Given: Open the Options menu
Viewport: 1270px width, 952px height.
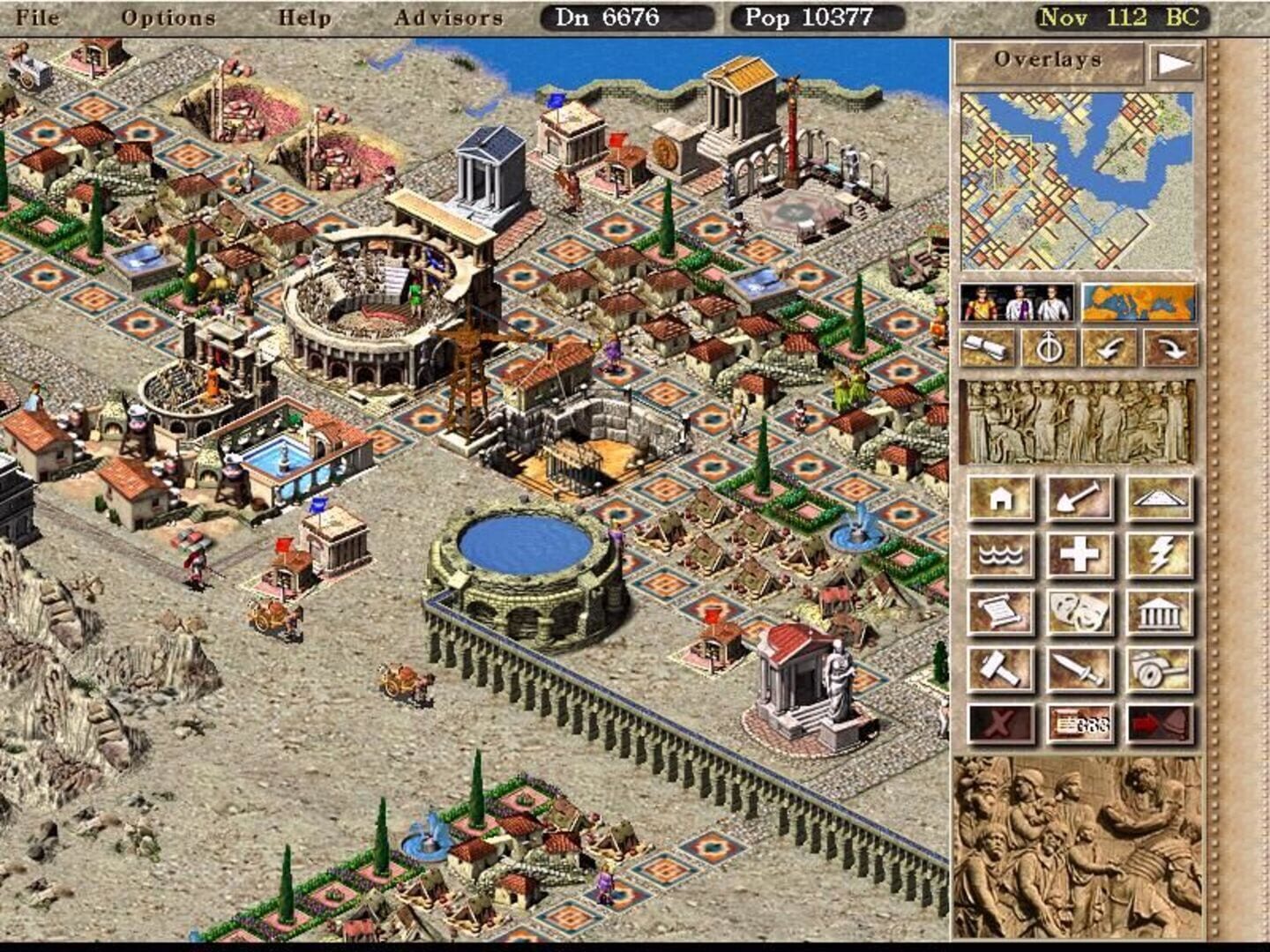Looking at the screenshot, I should 169,16.
